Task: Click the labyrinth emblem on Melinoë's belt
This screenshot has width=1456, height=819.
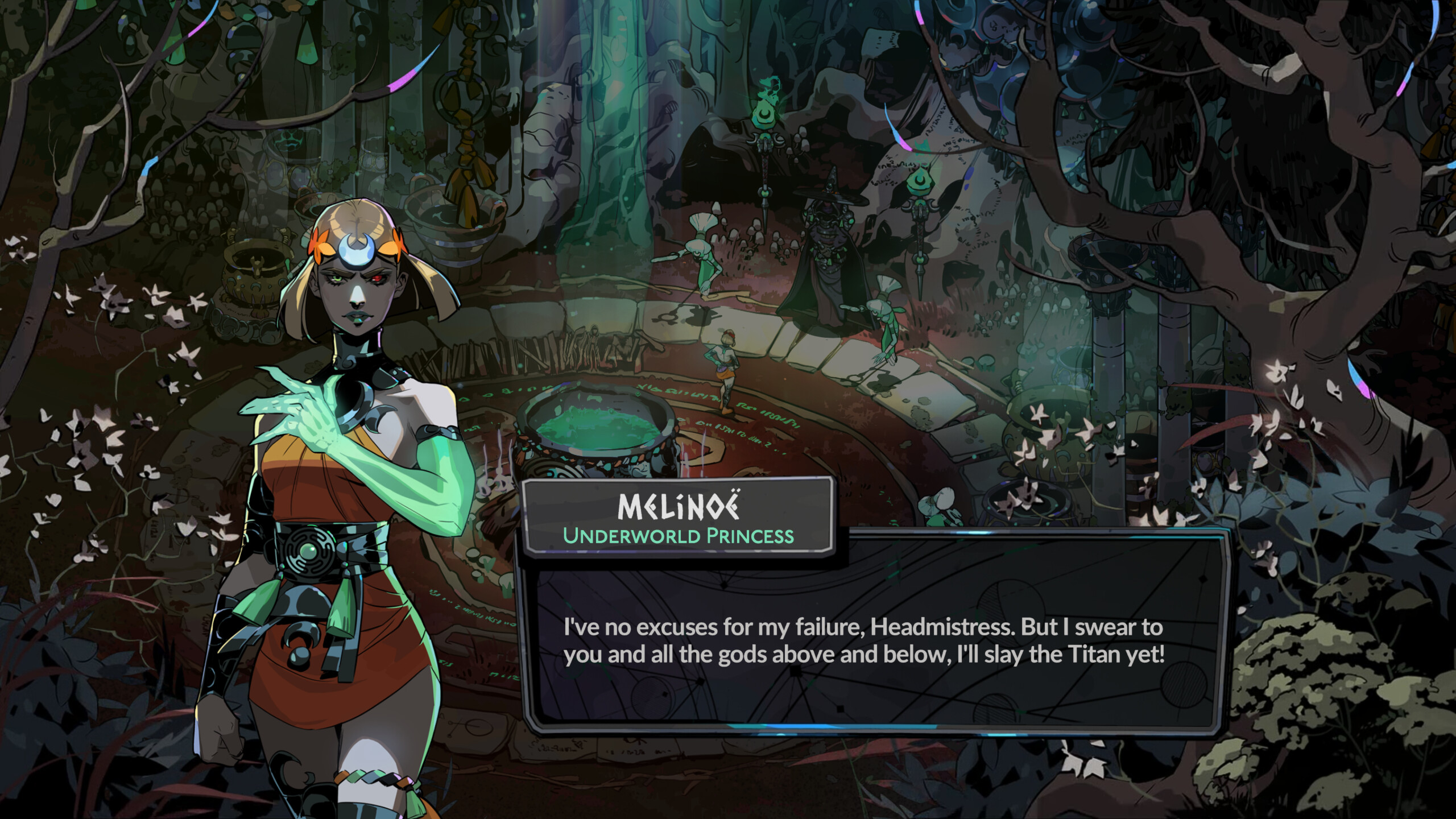Action: pyautogui.click(x=310, y=549)
